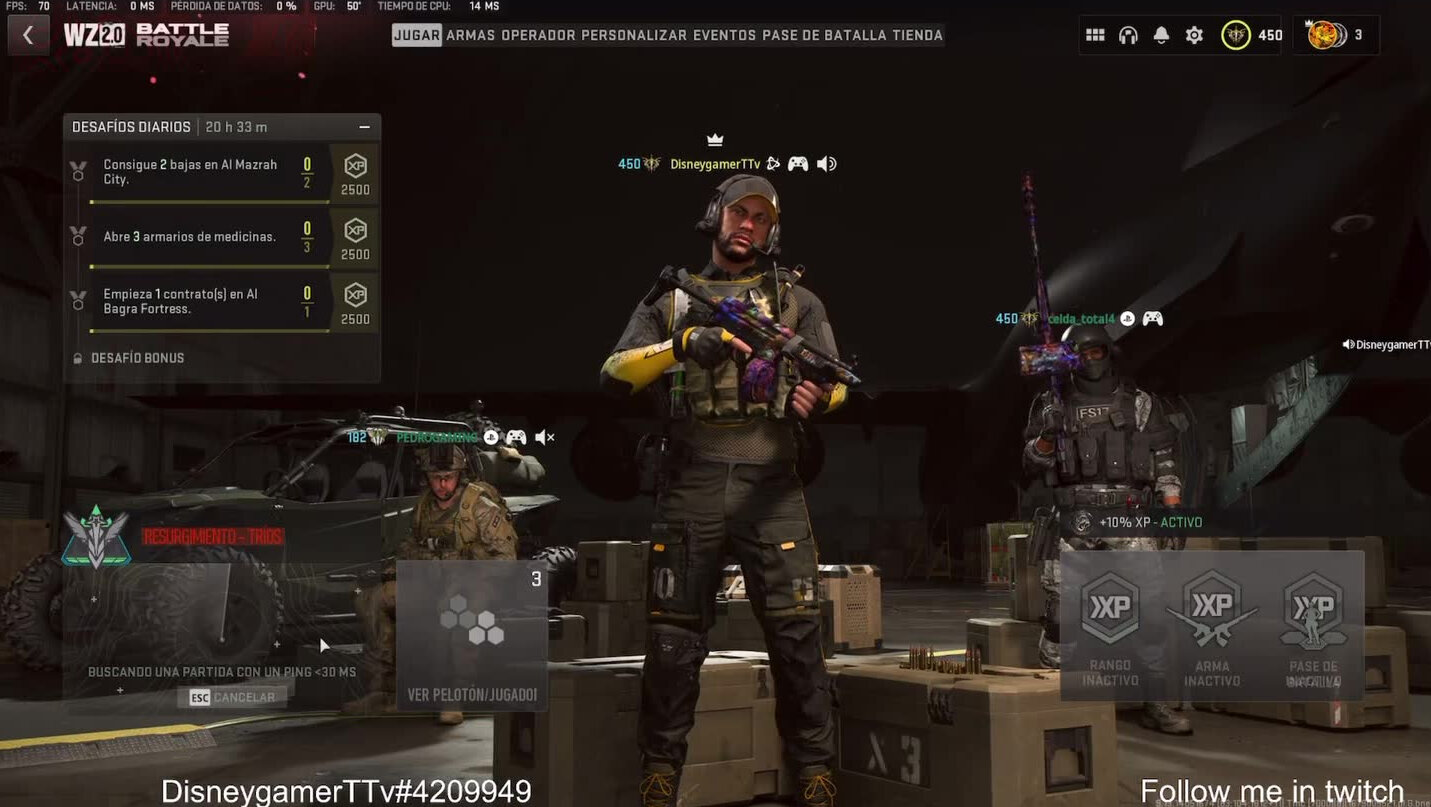
Task: Show the EVENTOS tab
Action: click(x=724, y=35)
